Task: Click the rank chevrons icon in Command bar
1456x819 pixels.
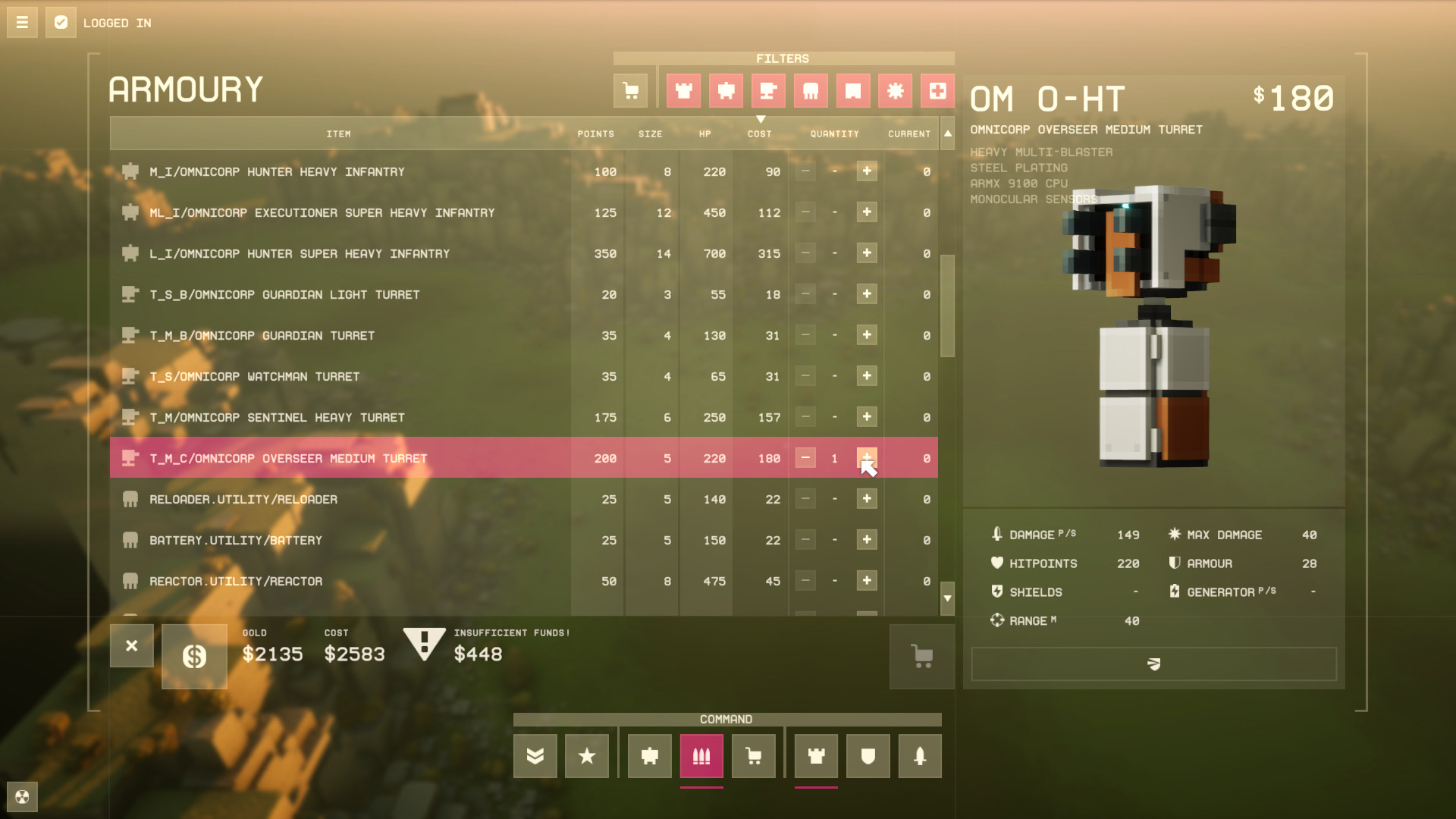Action: tap(535, 755)
